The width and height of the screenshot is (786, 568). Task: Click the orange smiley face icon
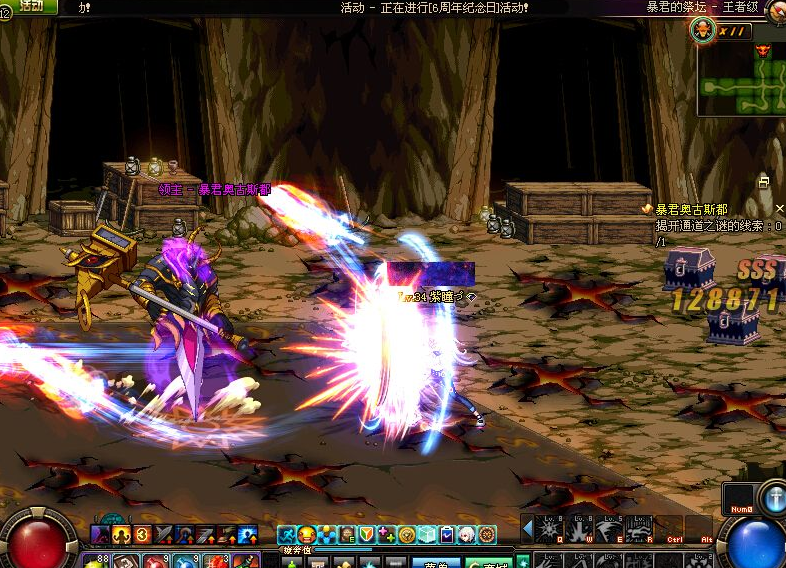click(307, 535)
